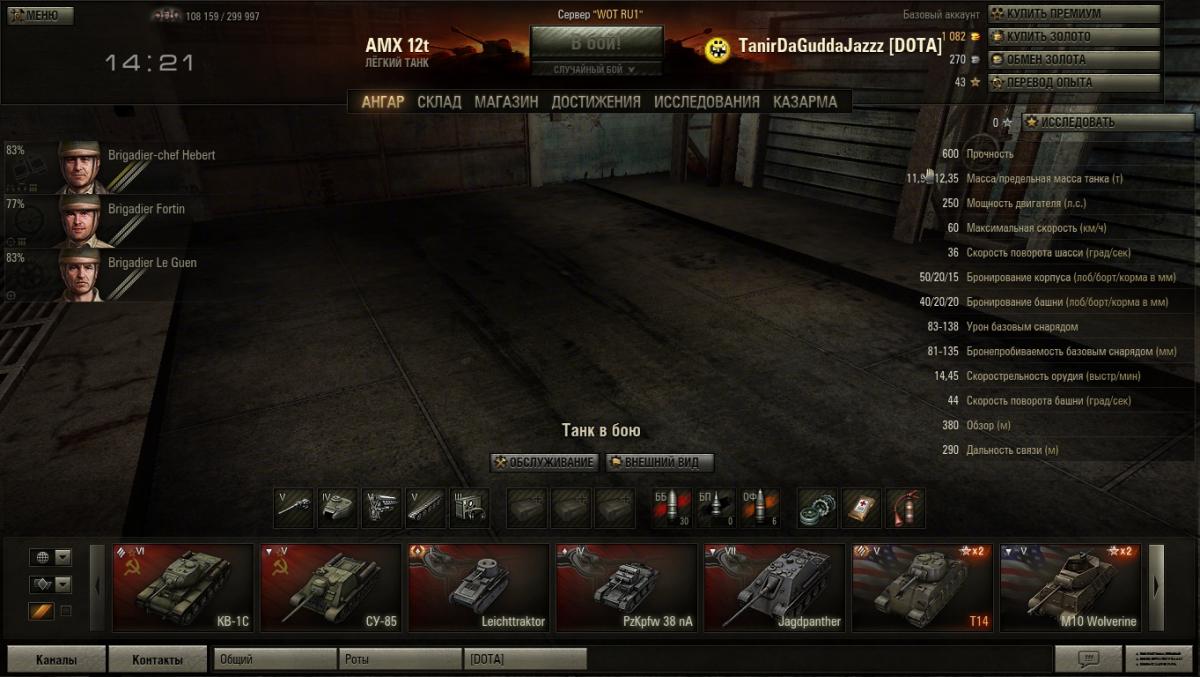Open the МЕНЮ button
The width and height of the screenshot is (1200, 677).
(39, 15)
